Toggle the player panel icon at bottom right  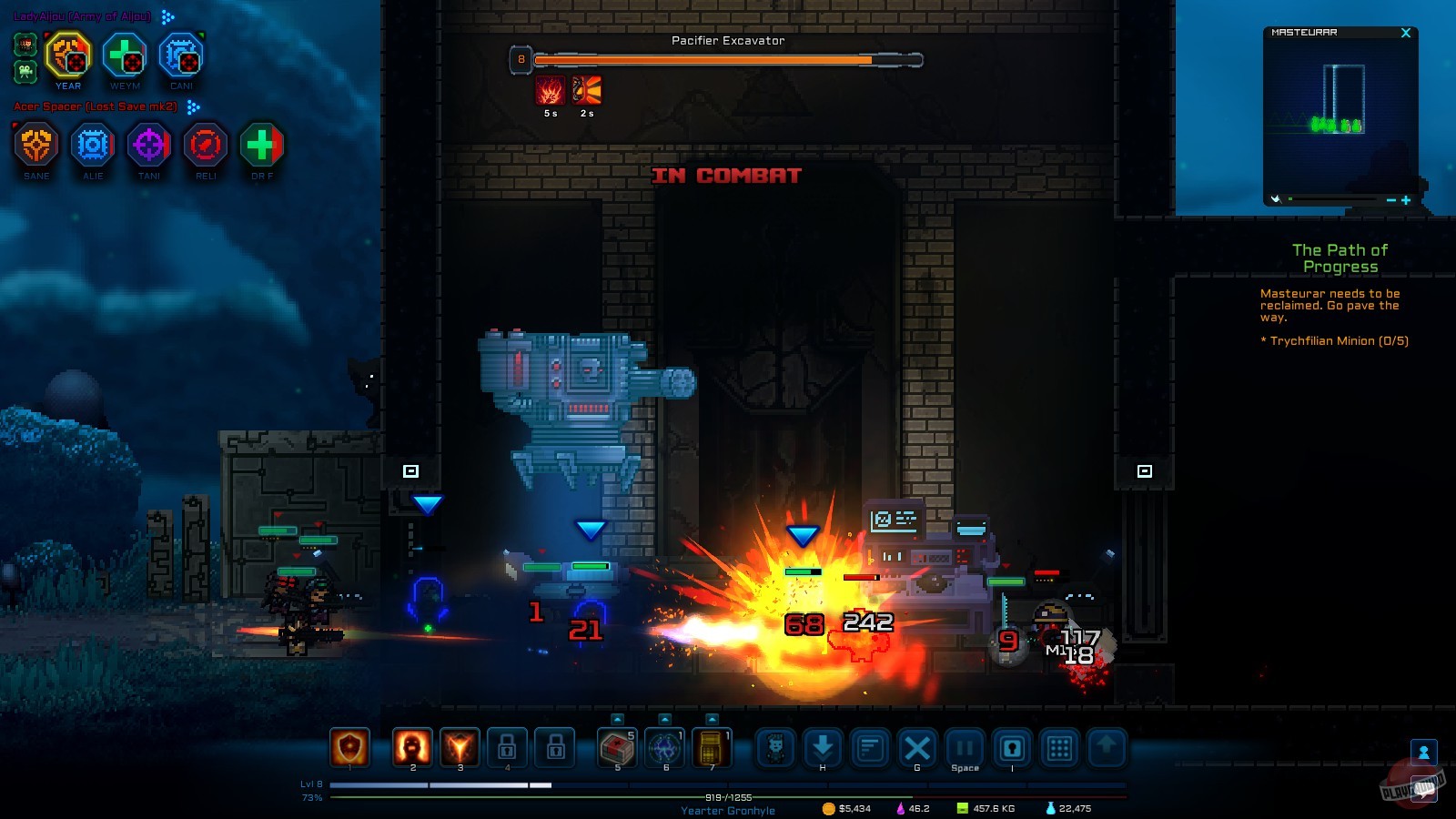point(1424,750)
